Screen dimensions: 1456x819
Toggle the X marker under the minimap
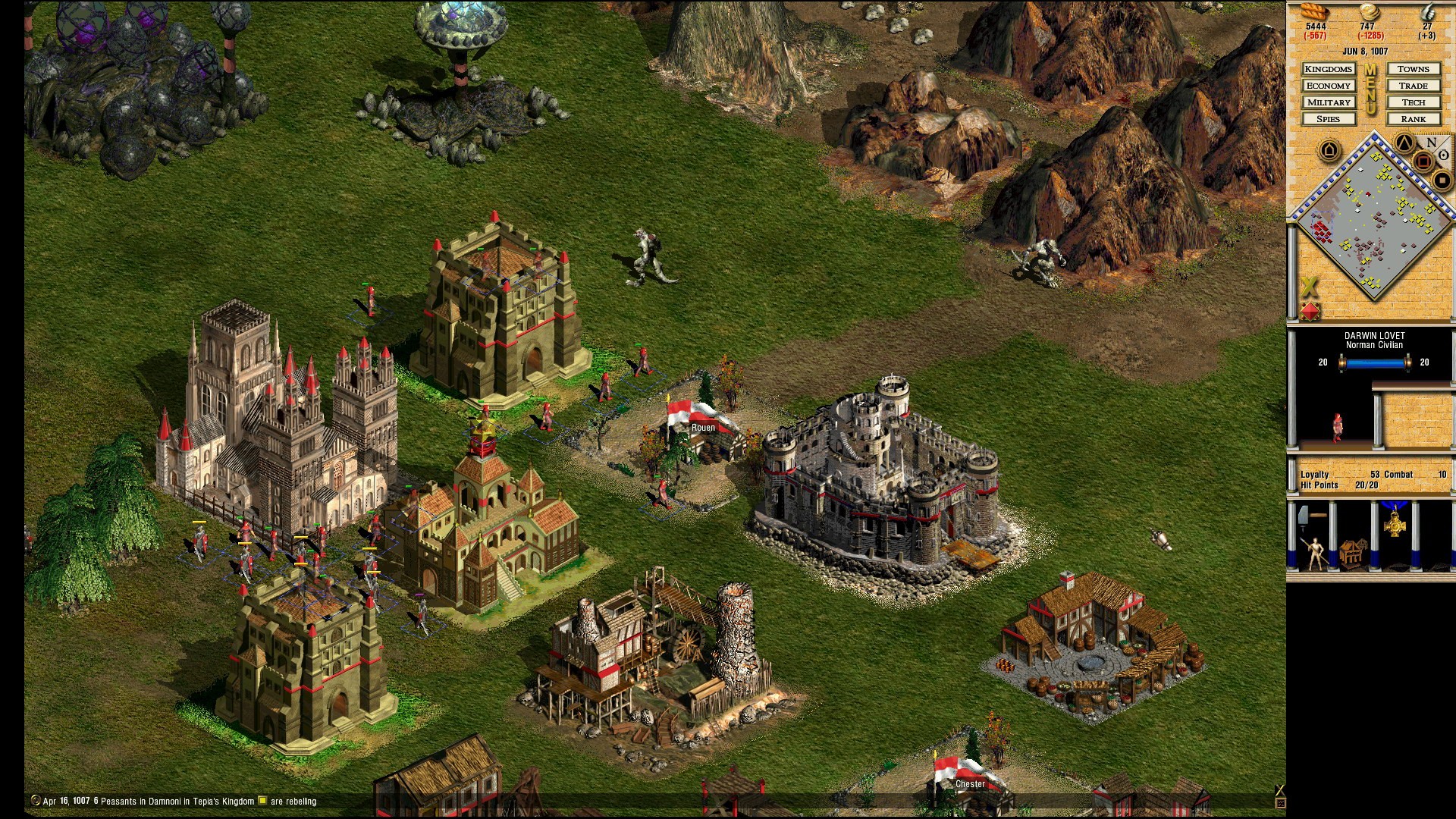click(1310, 285)
